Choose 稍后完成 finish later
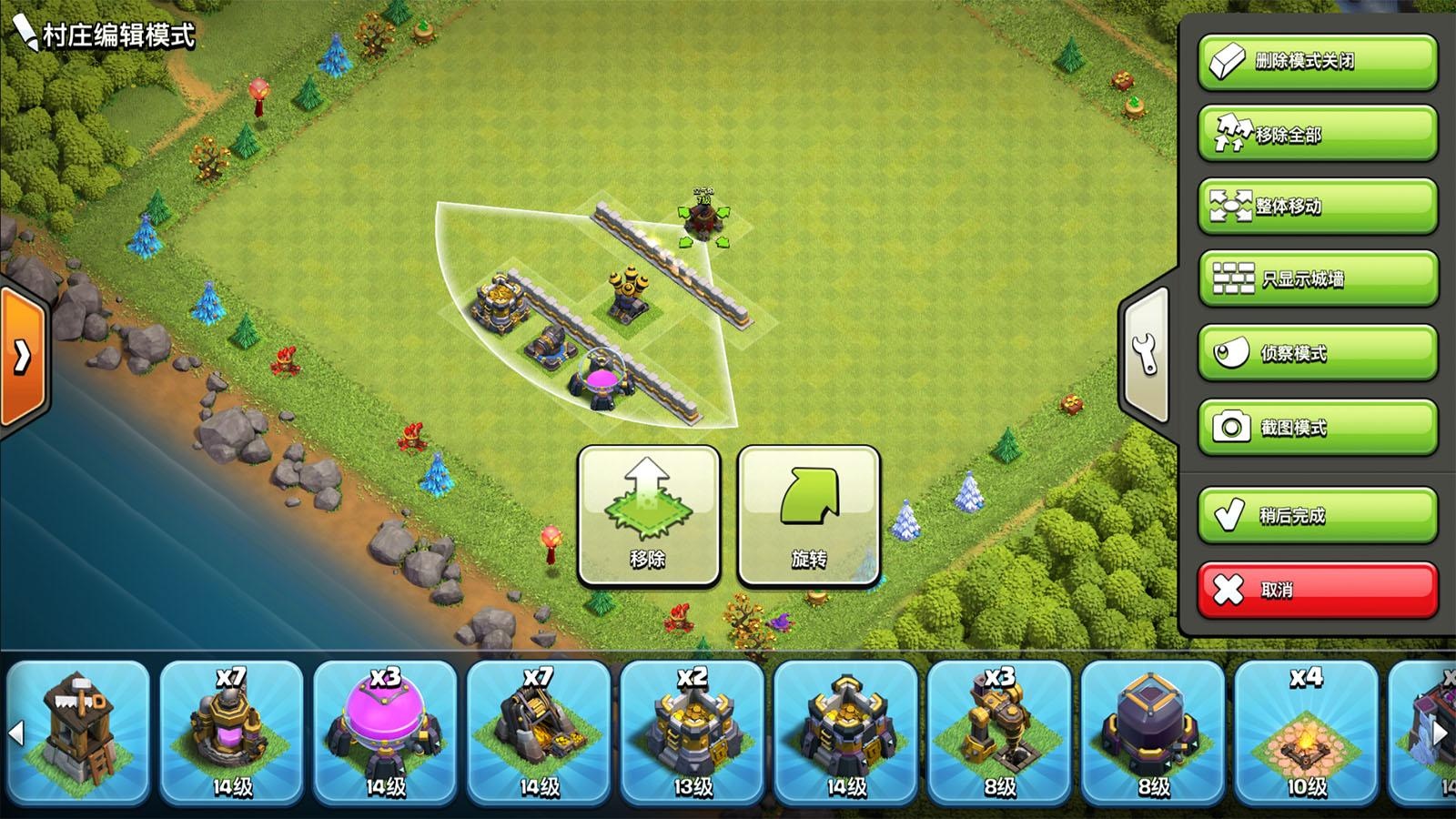Viewport: 1456px width, 819px height. (1317, 515)
